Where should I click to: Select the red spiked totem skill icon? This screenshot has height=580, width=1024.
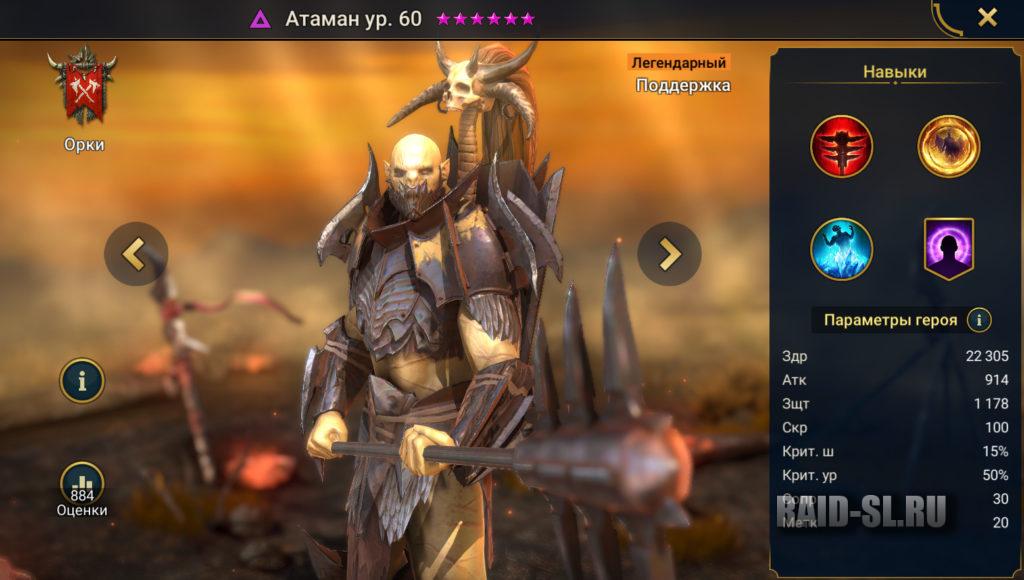click(841, 146)
